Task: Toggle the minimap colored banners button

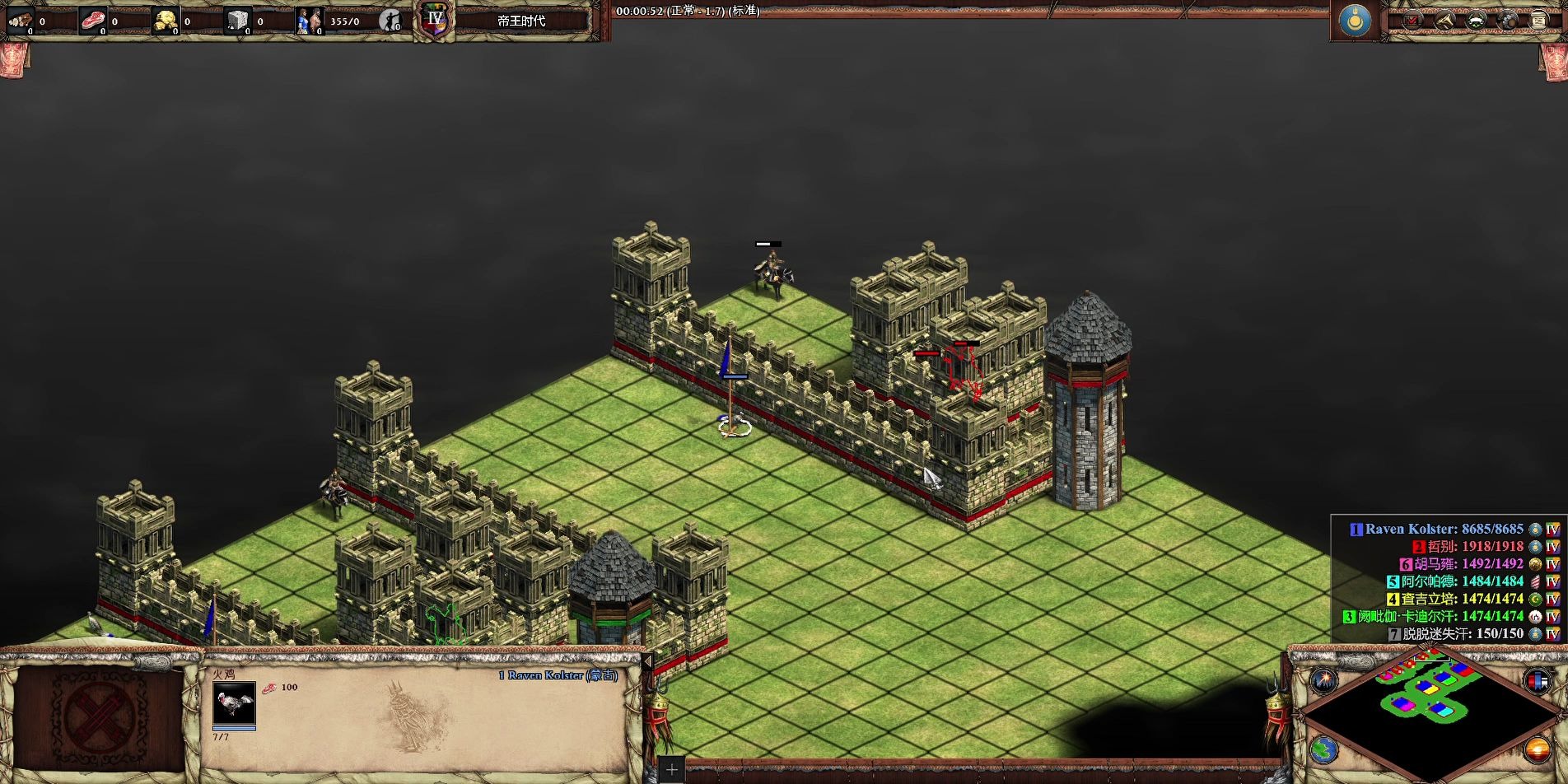Action: pyautogui.click(x=1537, y=681)
